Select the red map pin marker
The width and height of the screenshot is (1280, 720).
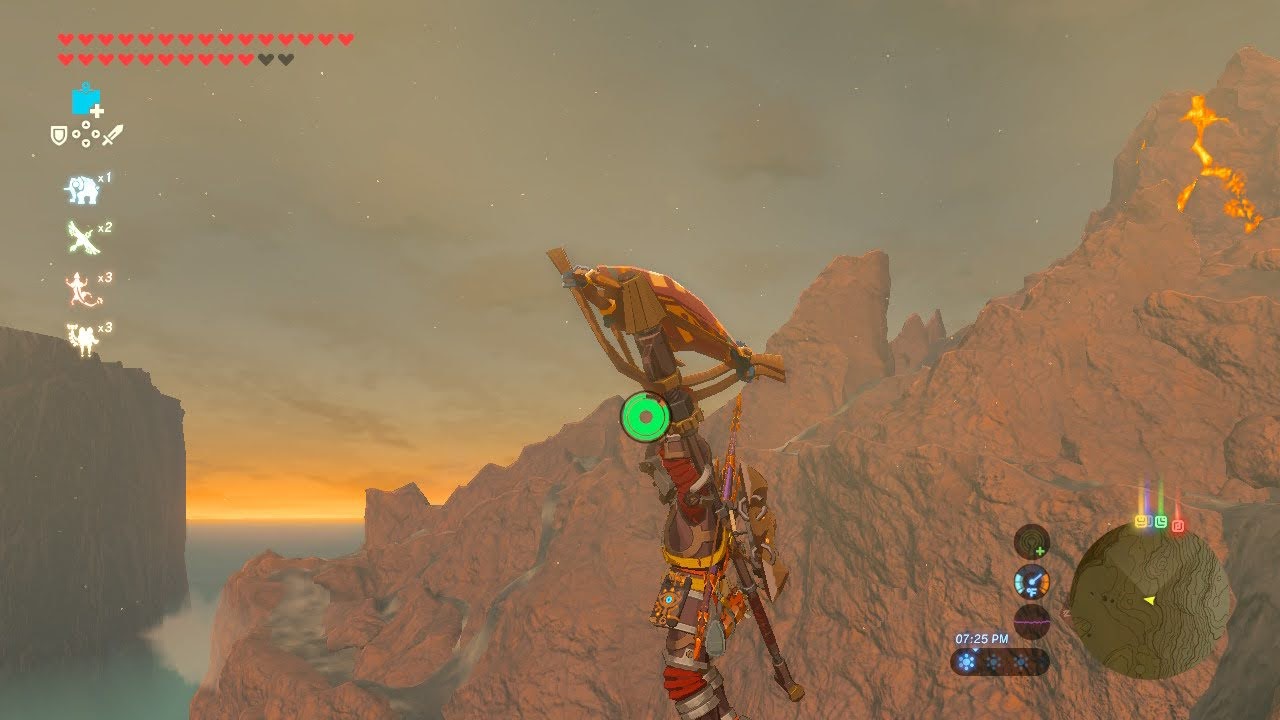[x=1178, y=525]
